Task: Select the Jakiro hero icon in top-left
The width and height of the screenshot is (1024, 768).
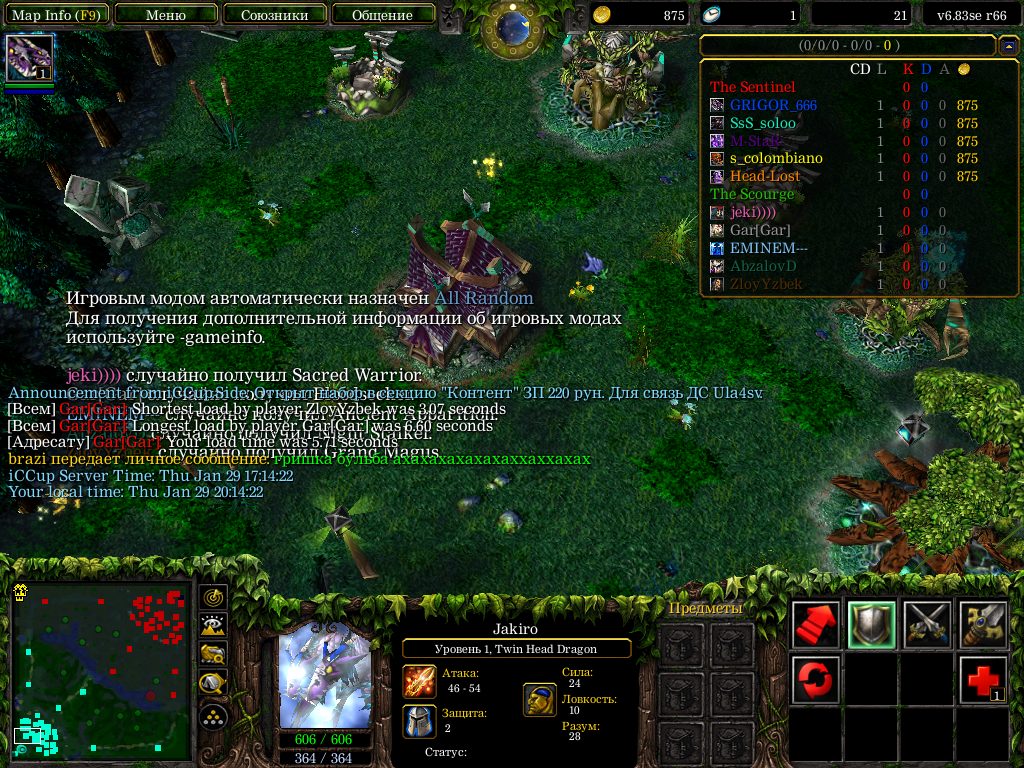Action: point(29,58)
